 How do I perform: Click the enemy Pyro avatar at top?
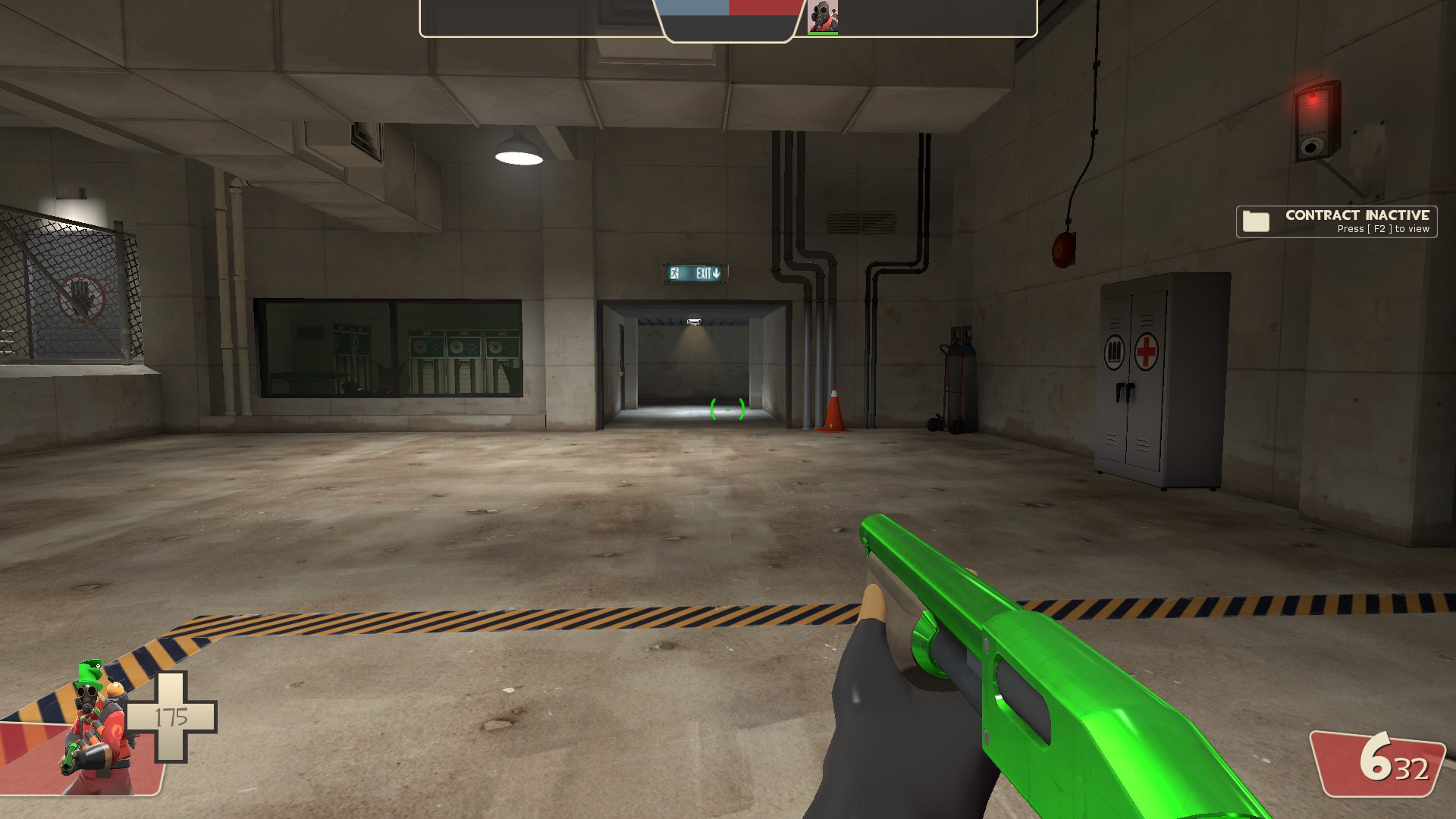coord(824,17)
